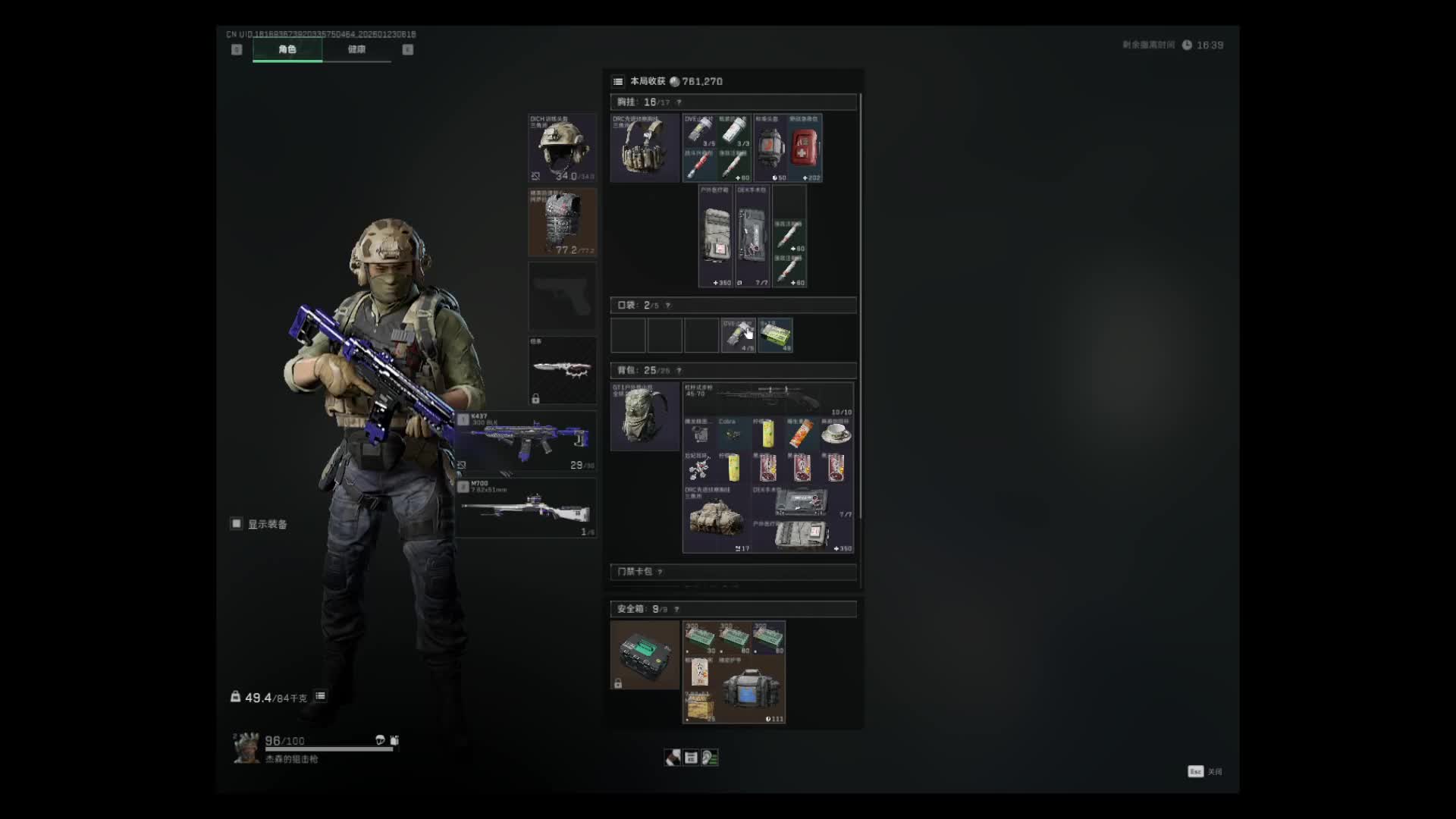
Task: Select the equipped backpack slot
Action: pyautogui.click(x=645, y=416)
